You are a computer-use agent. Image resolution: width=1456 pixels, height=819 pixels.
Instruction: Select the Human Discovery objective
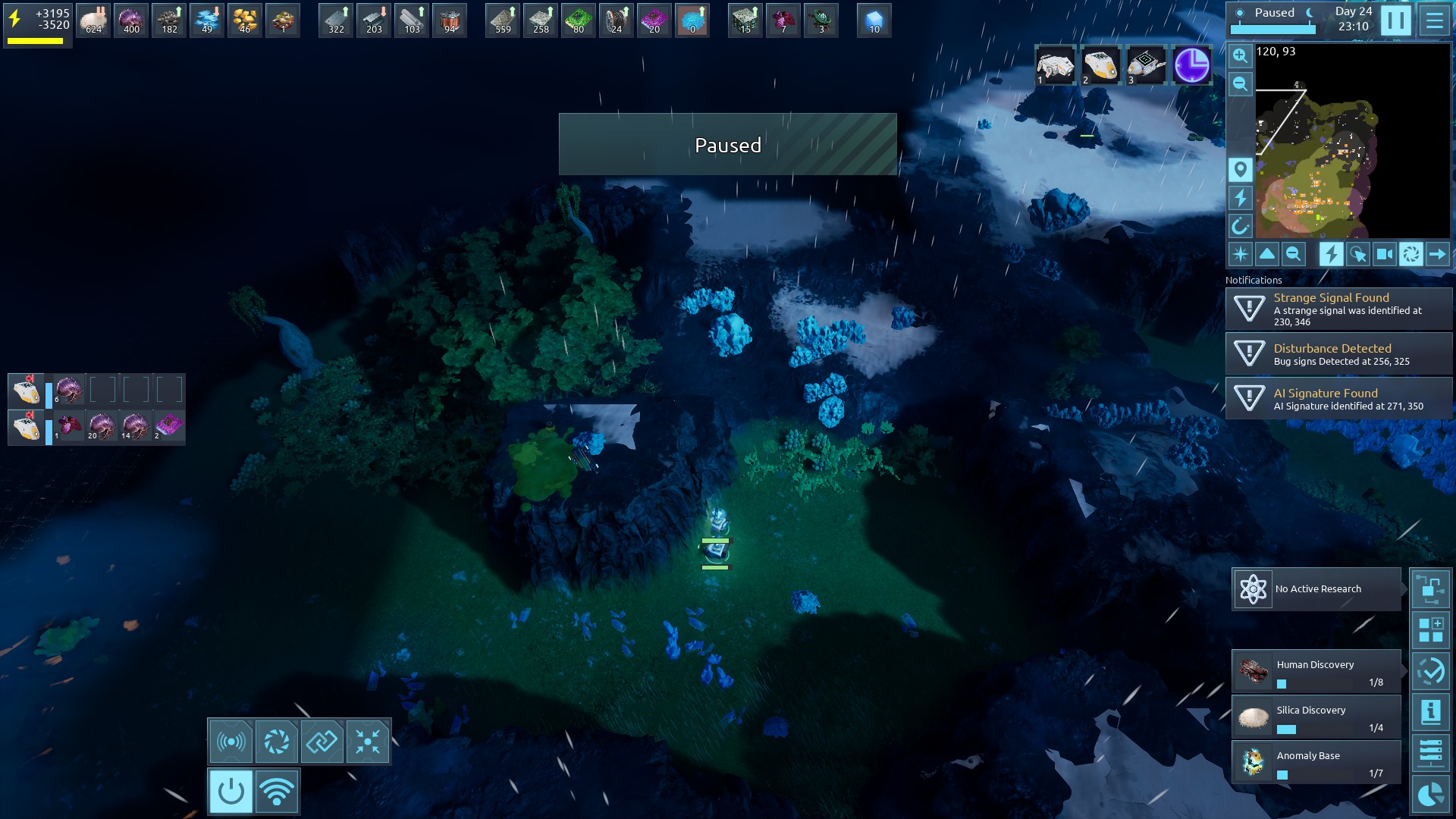click(1316, 672)
